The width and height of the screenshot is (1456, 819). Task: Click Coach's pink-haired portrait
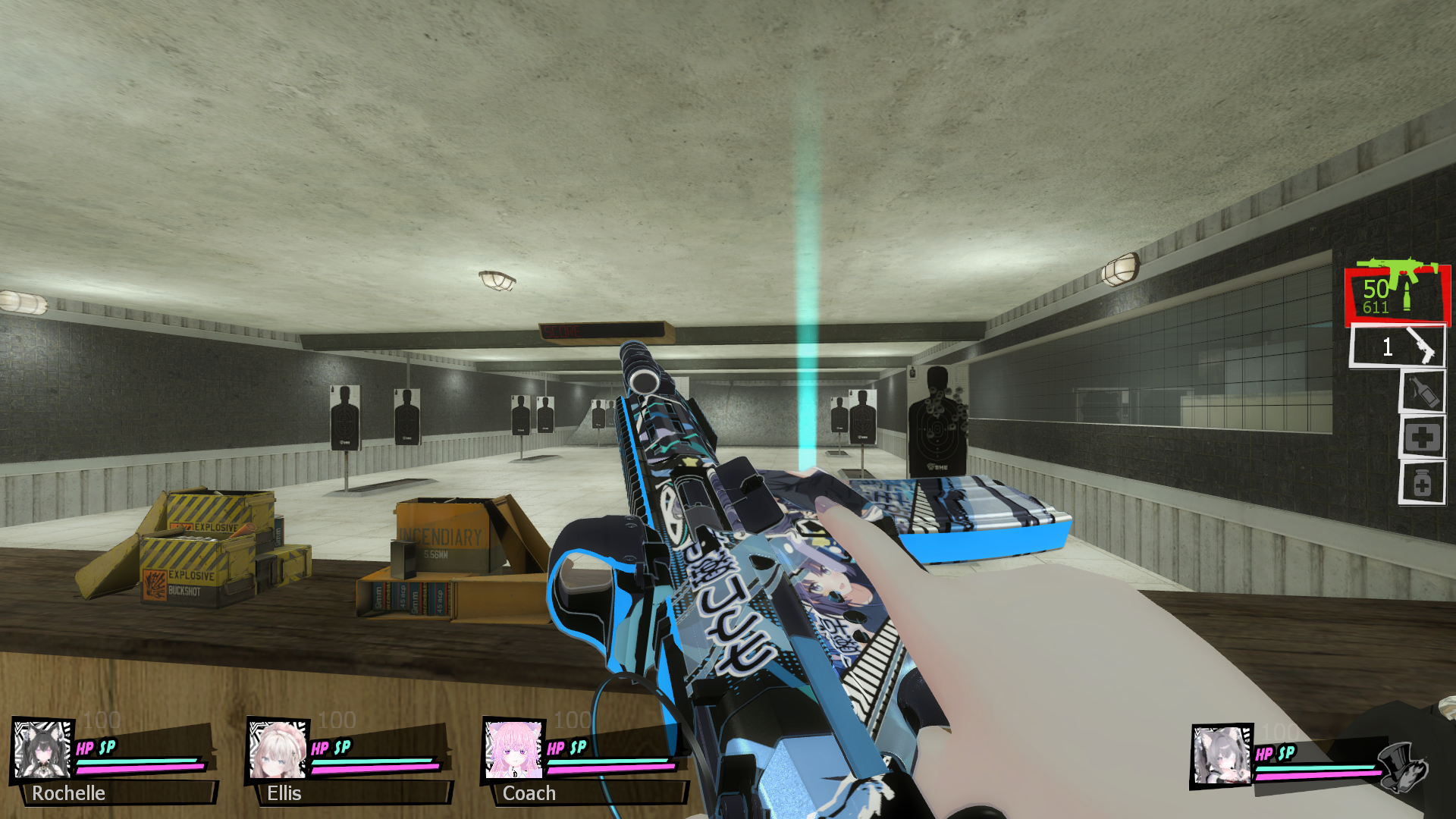point(513,749)
